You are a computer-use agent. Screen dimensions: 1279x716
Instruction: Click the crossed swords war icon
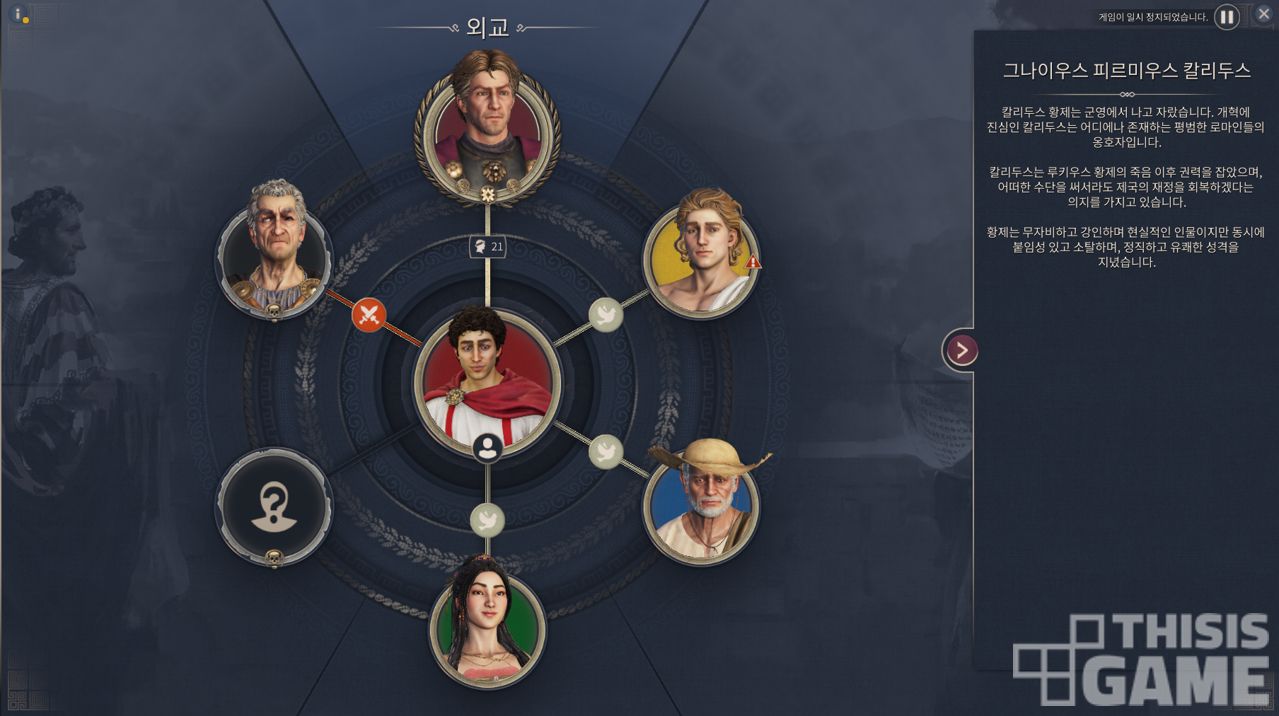370,316
